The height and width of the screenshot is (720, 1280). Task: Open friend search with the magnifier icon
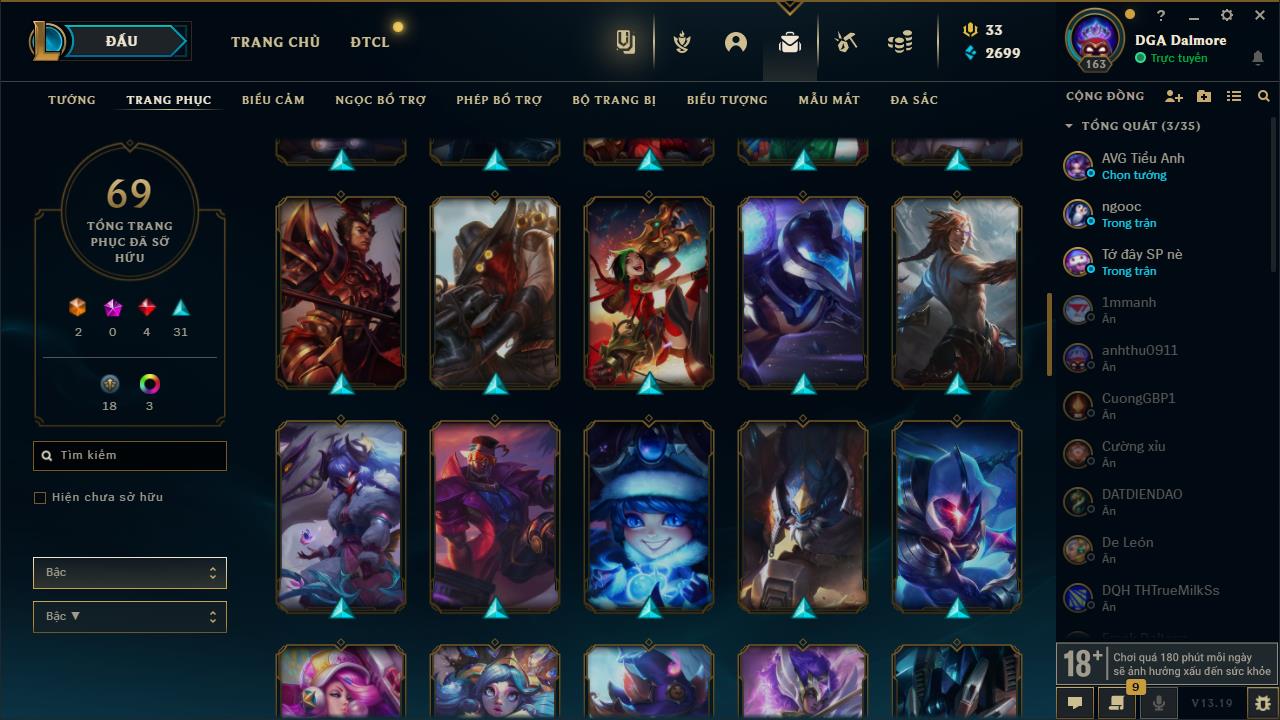[1263, 95]
